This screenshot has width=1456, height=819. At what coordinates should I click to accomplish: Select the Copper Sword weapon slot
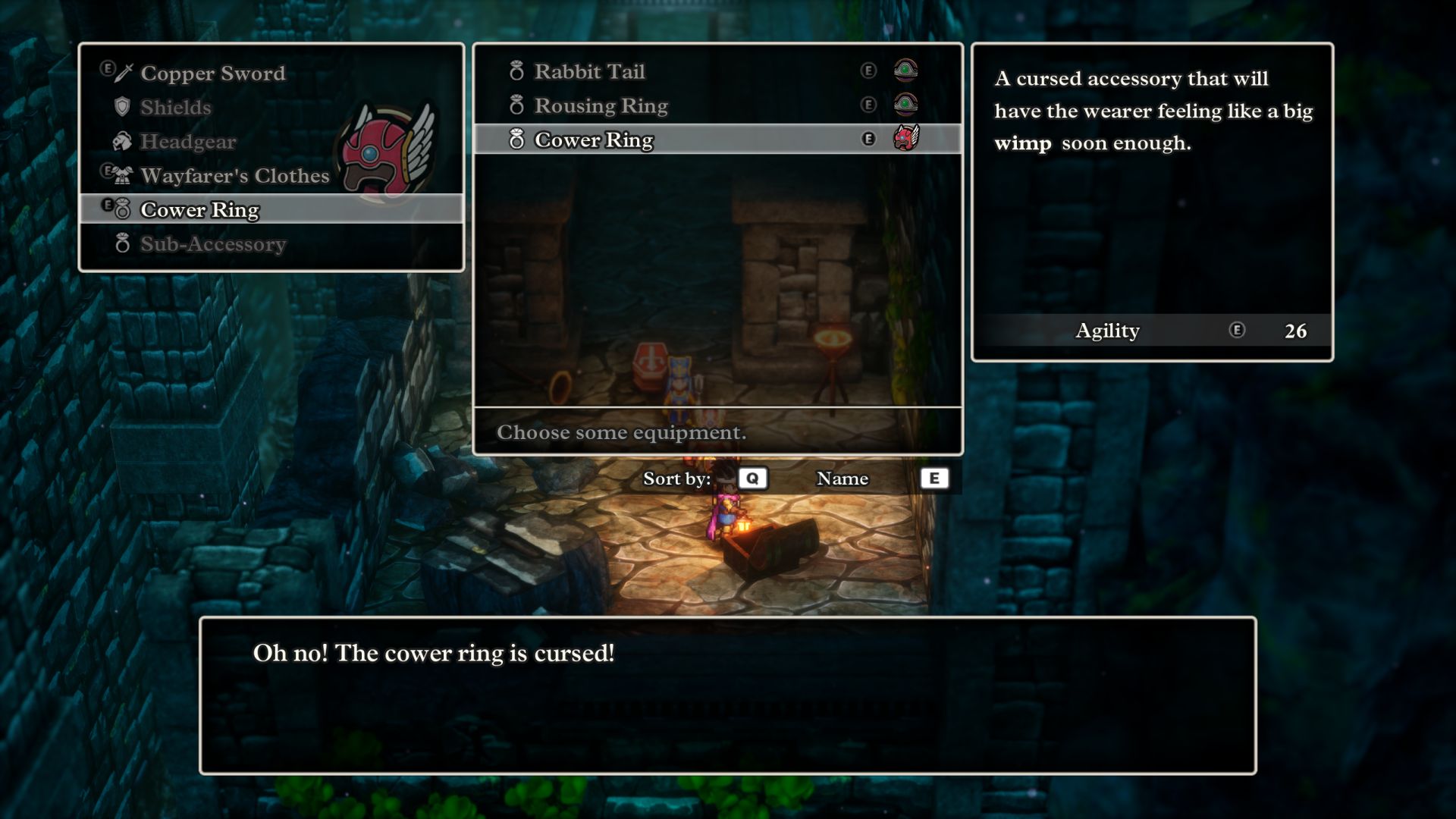[212, 74]
